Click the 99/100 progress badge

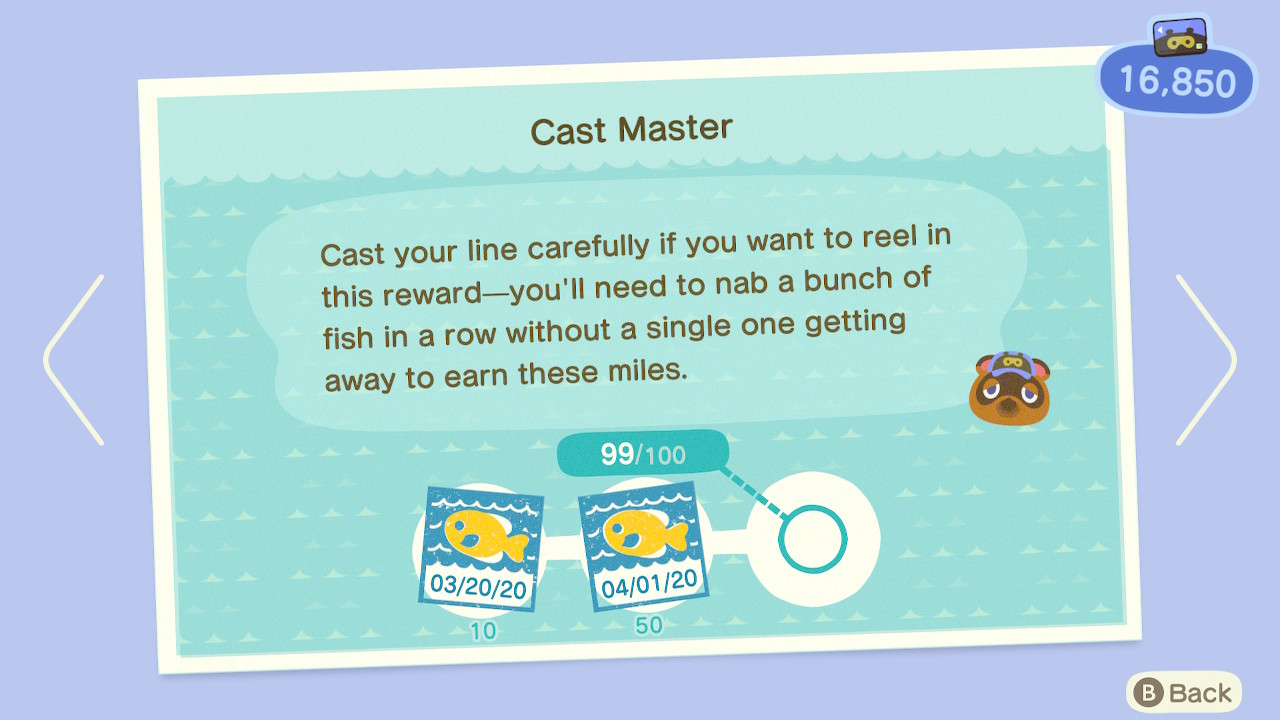pyautogui.click(x=642, y=454)
